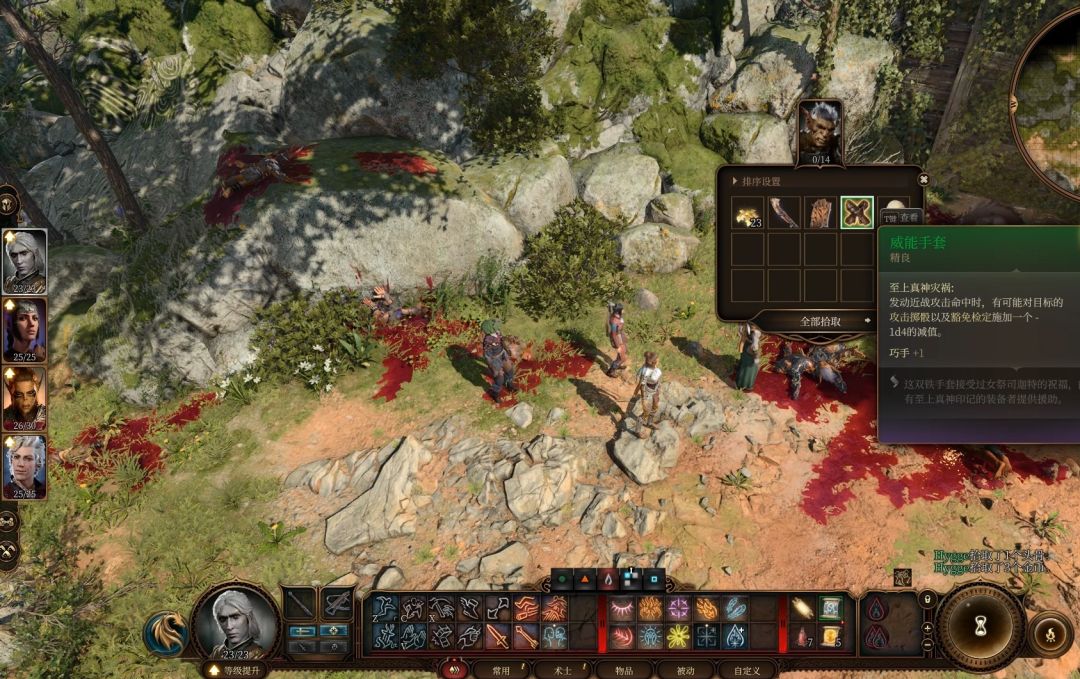Viewport: 1080px width, 679px height.
Task: Close the loot container panel
Action: (923, 180)
